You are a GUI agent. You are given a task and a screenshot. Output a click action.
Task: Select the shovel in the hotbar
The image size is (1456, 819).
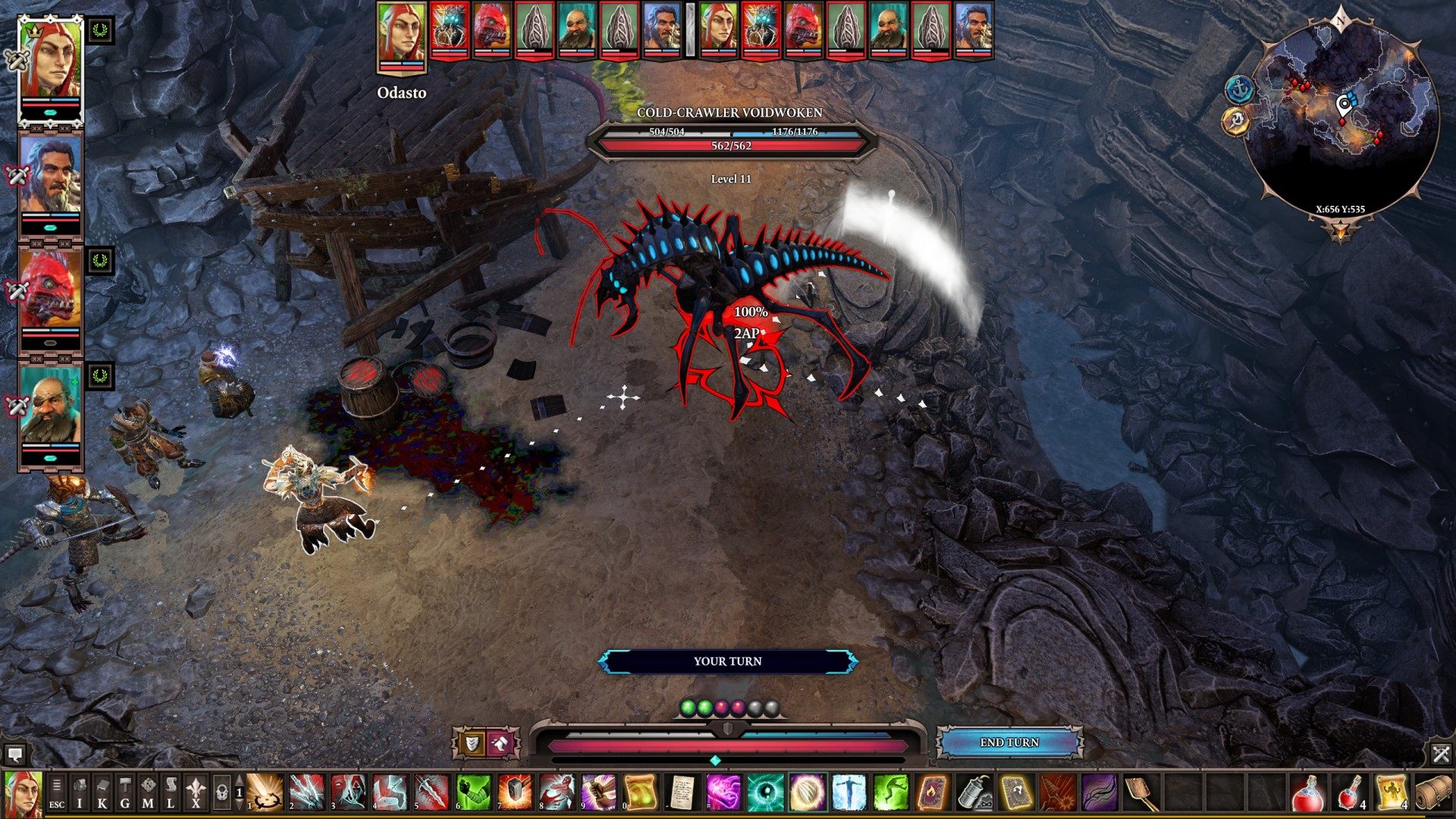(1141, 793)
